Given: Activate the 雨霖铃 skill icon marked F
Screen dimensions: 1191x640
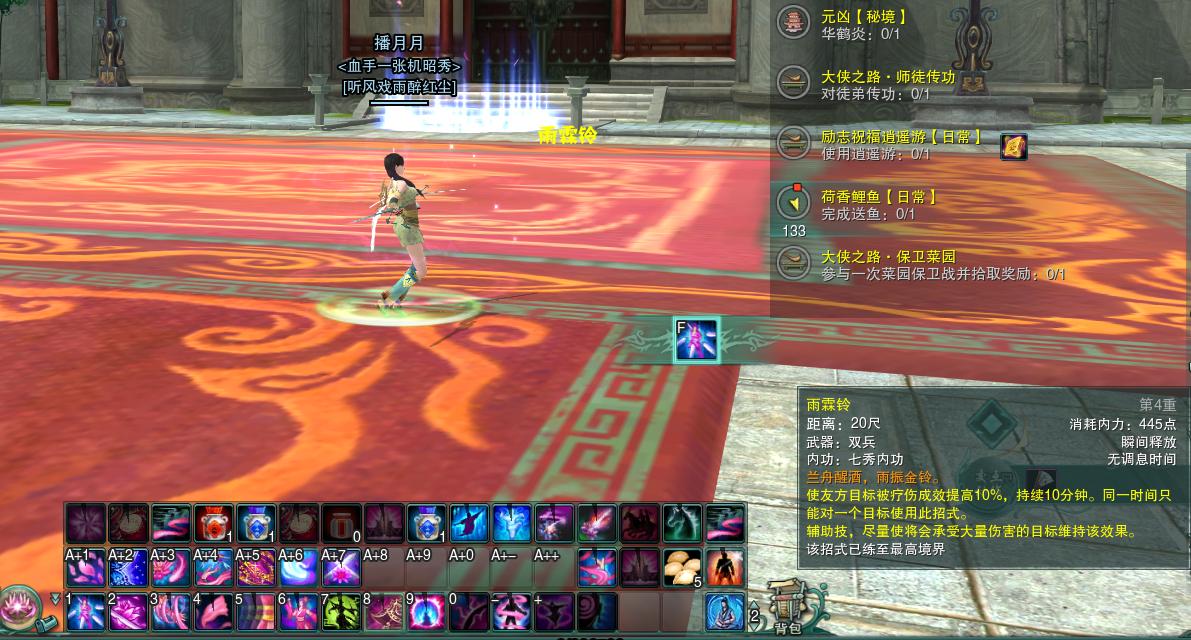Looking at the screenshot, I should [x=696, y=340].
